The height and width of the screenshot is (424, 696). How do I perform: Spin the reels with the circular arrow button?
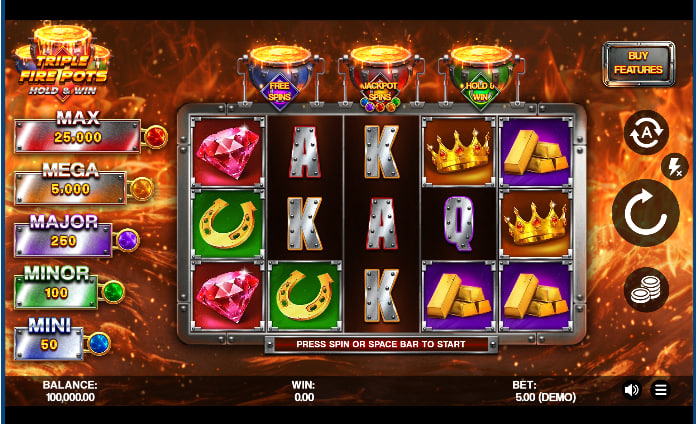pos(645,213)
